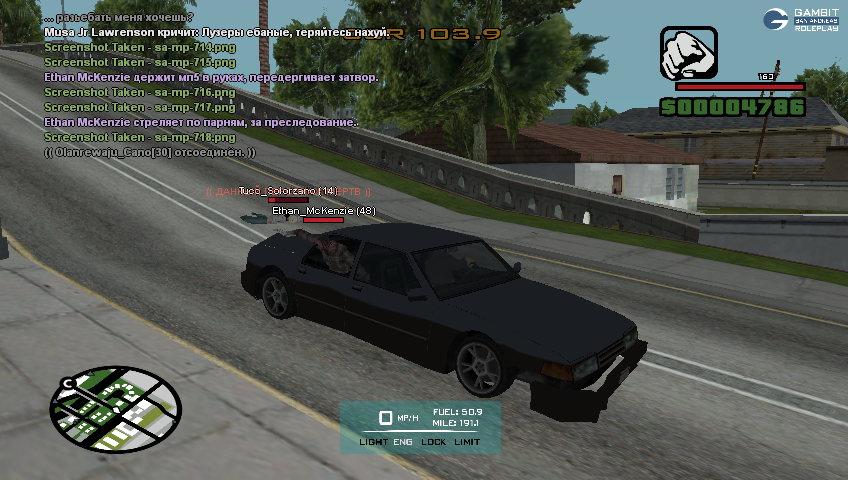This screenshot has height=480, width=848.
Task: Click the Gambit Roleplay server logo
Action: tap(801, 19)
